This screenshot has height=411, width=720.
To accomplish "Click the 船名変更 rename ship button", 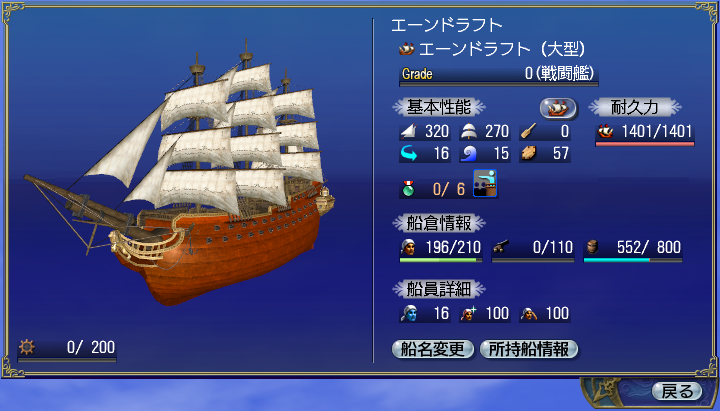I will click(x=432, y=349).
